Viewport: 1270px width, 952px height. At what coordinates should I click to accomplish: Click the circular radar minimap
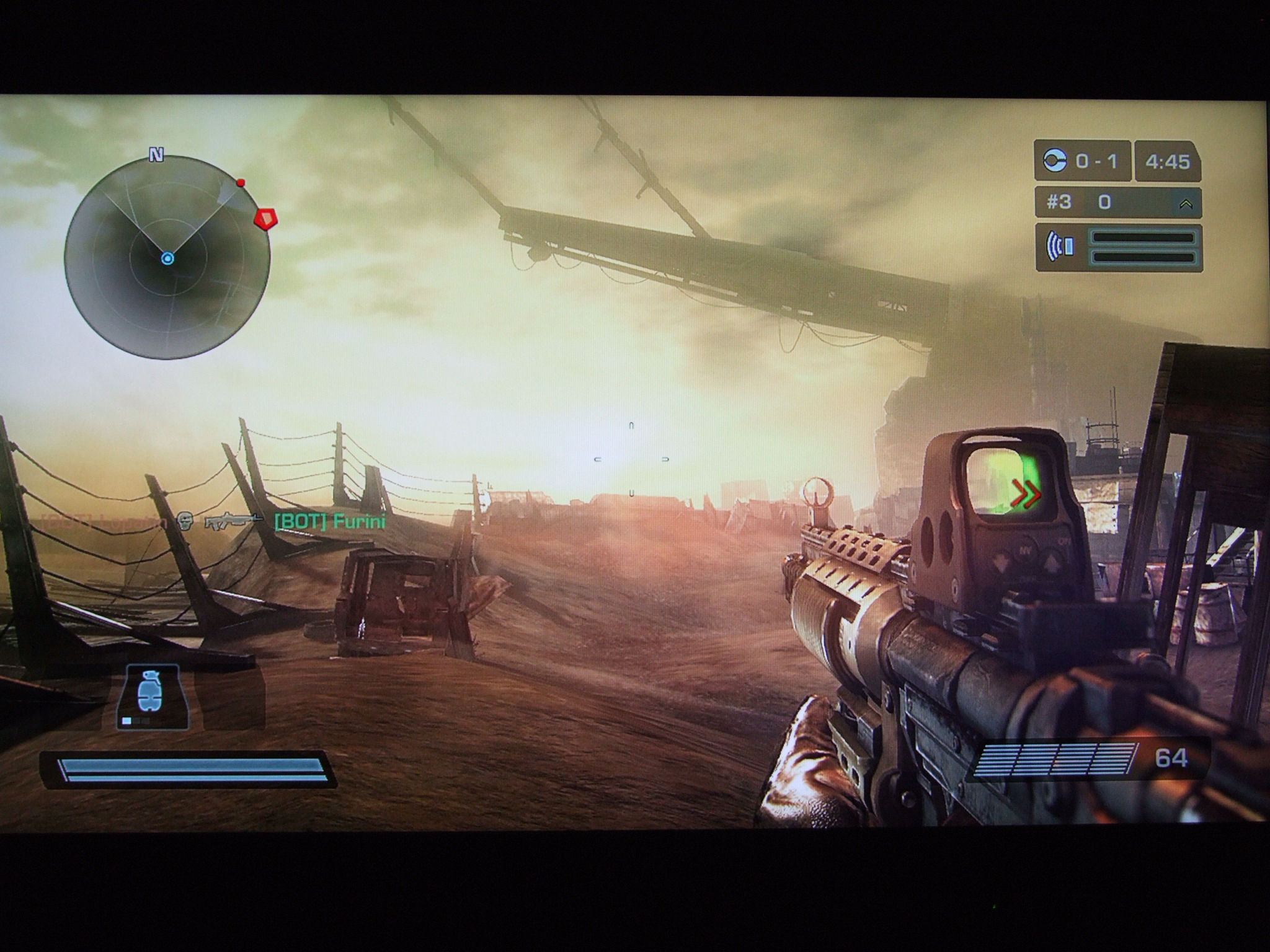coord(167,257)
